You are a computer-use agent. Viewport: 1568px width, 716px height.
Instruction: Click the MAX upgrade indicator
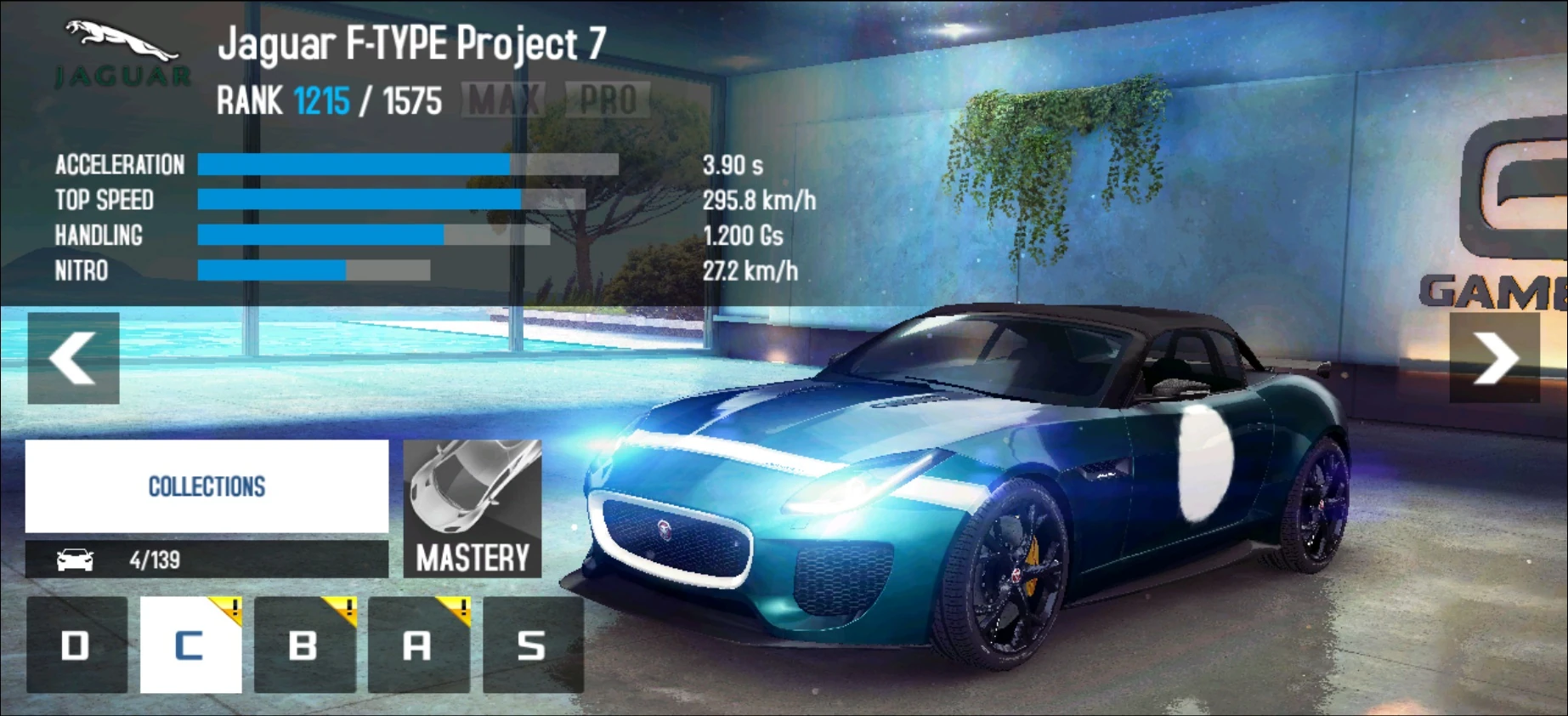(x=504, y=99)
